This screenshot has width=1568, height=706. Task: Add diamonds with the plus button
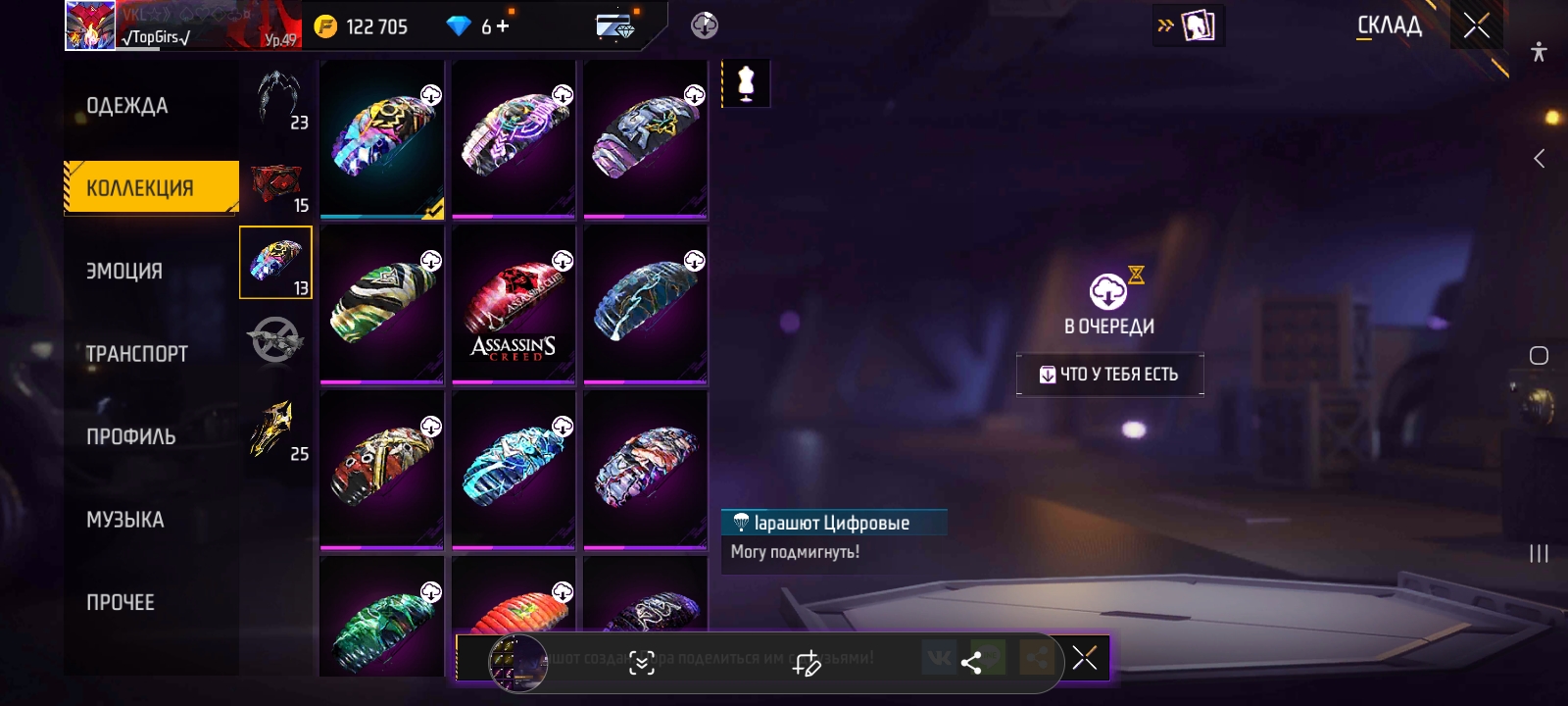503,26
